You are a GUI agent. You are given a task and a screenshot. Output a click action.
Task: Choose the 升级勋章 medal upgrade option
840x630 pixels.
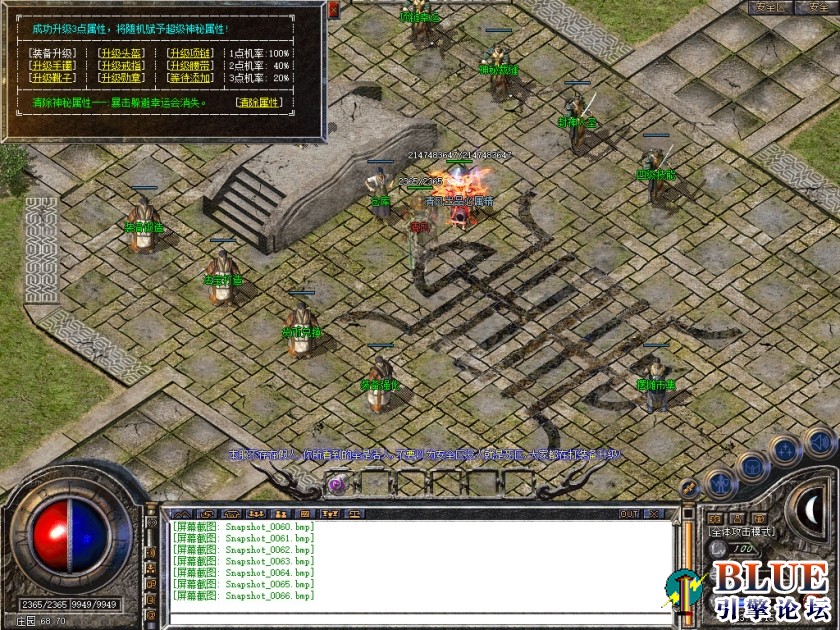pyautogui.click(x=120, y=78)
